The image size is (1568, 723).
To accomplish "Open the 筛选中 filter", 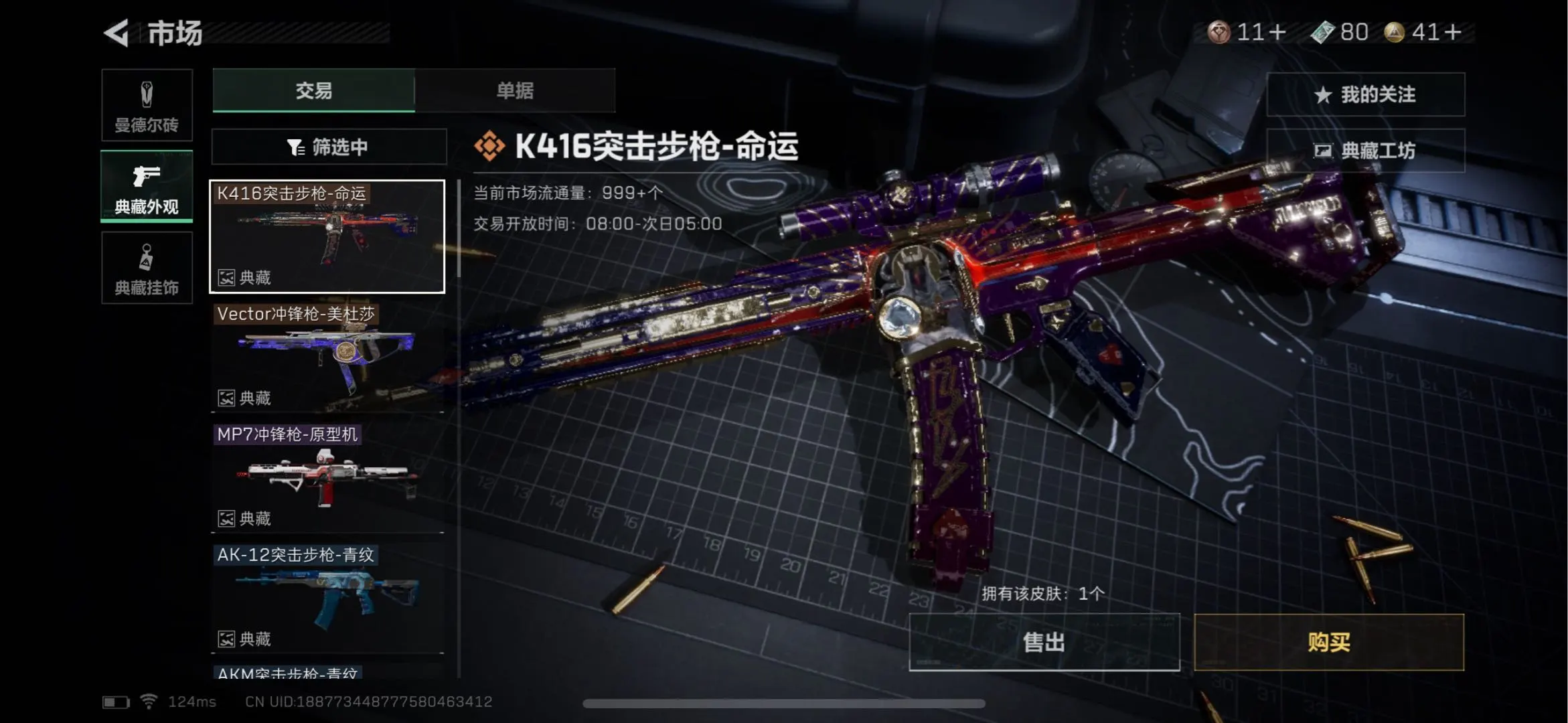I will [x=329, y=147].
